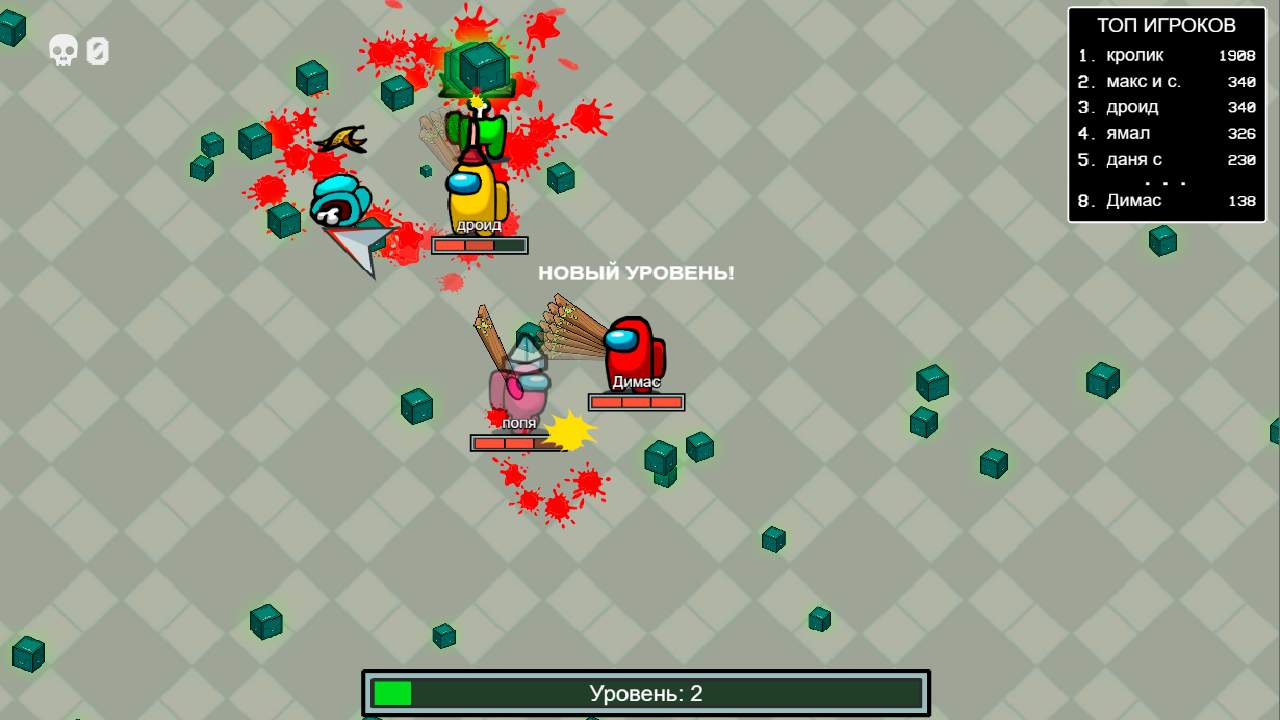This screenshot has width=1280, height=720.
Task: Click the score 1908 next to кролик
Action: coord(1239,56)
